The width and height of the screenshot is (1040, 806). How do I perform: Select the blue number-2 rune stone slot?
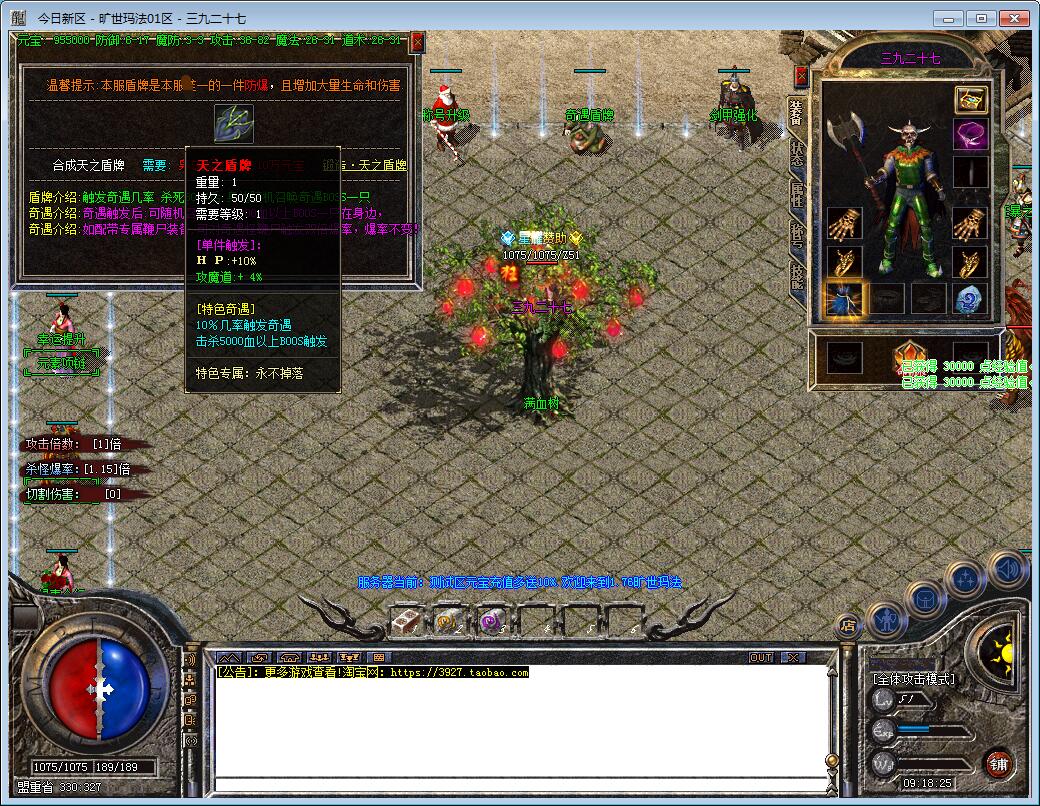[970, 298]
